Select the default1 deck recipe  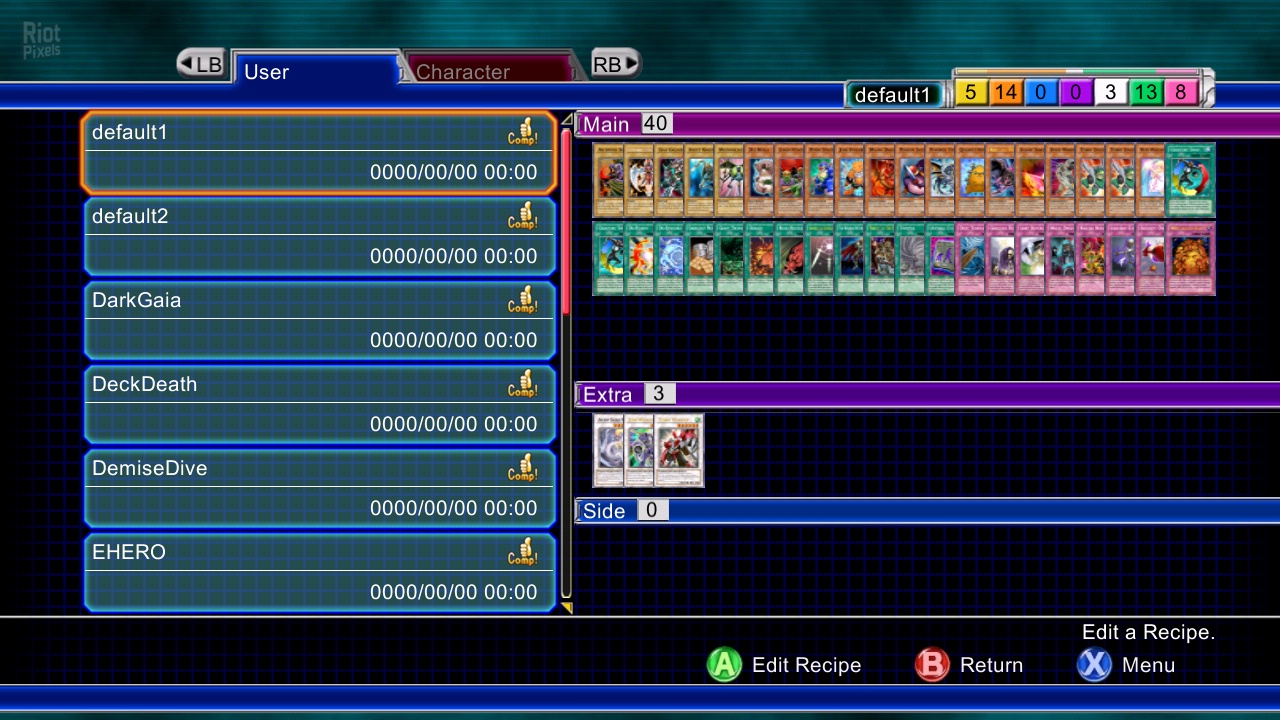pos(318,152)
